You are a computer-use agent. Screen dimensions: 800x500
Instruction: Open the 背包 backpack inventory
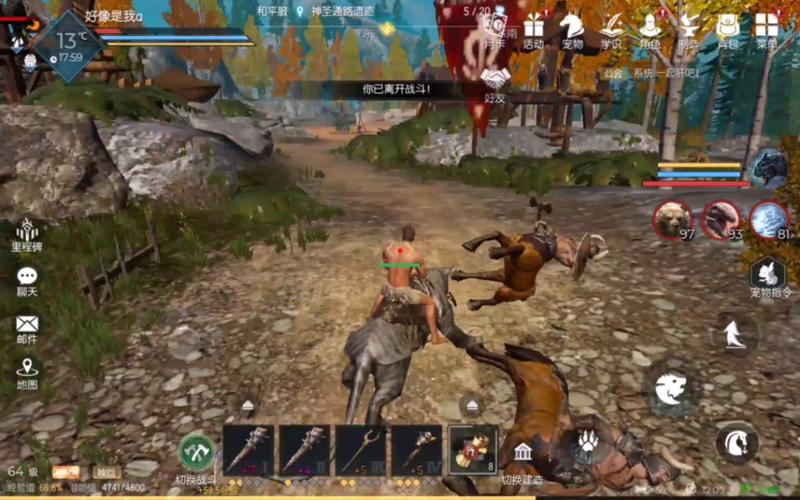[728, 28]
